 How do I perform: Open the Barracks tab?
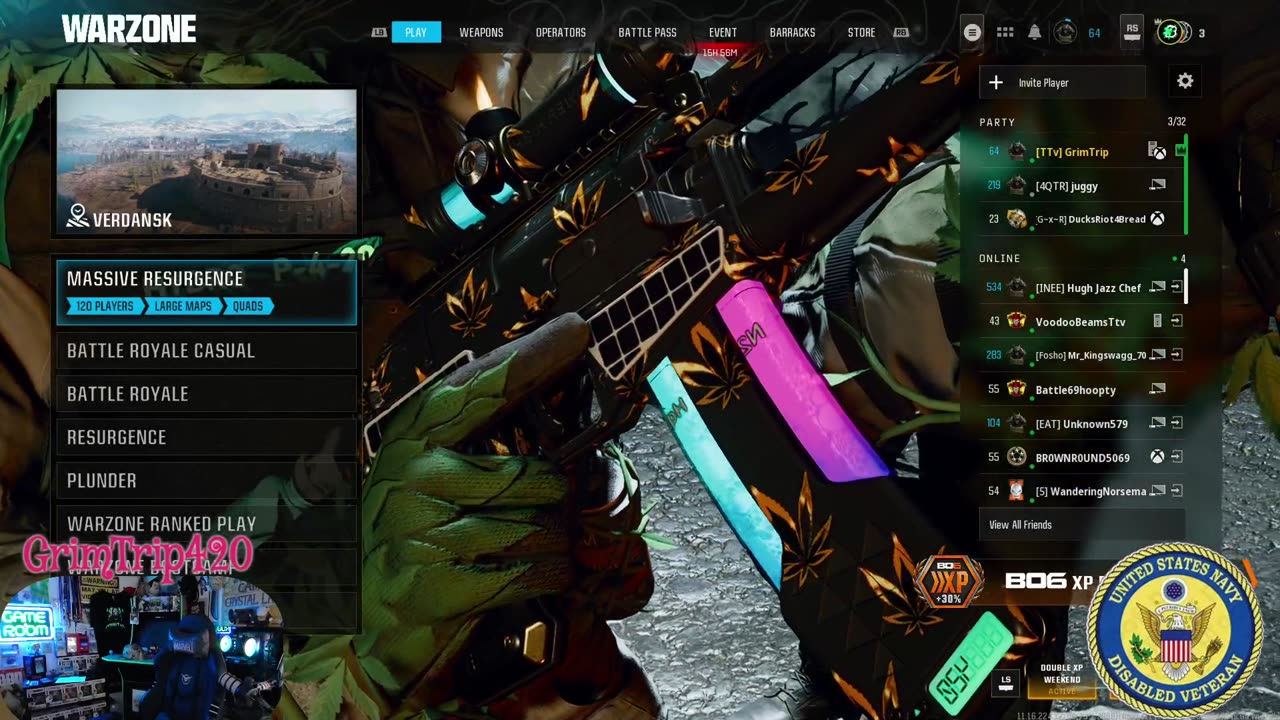click(792, 33)
